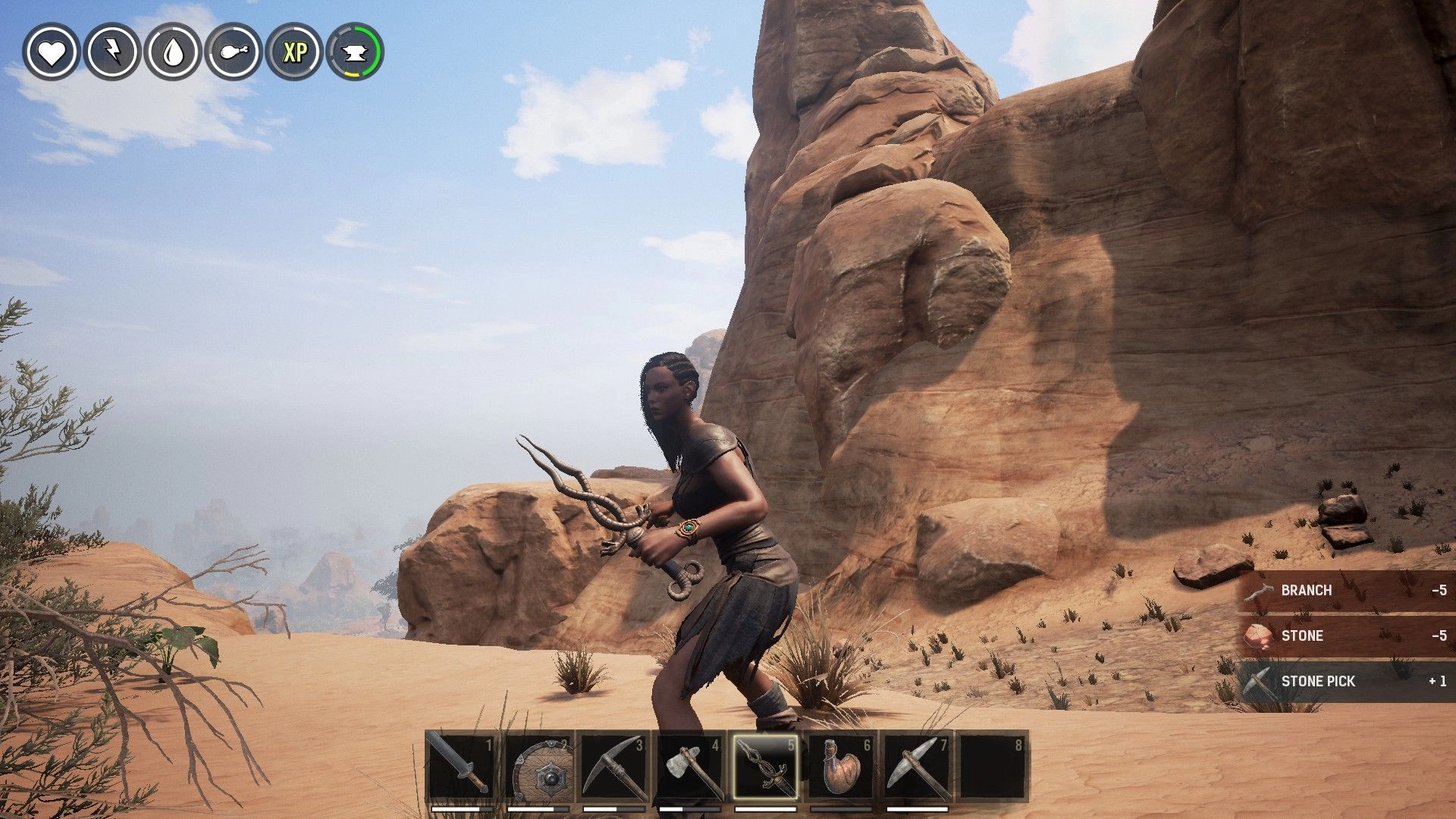
Task: Choose the dark metal pick in slot 3
Action: tap(613, 766)
